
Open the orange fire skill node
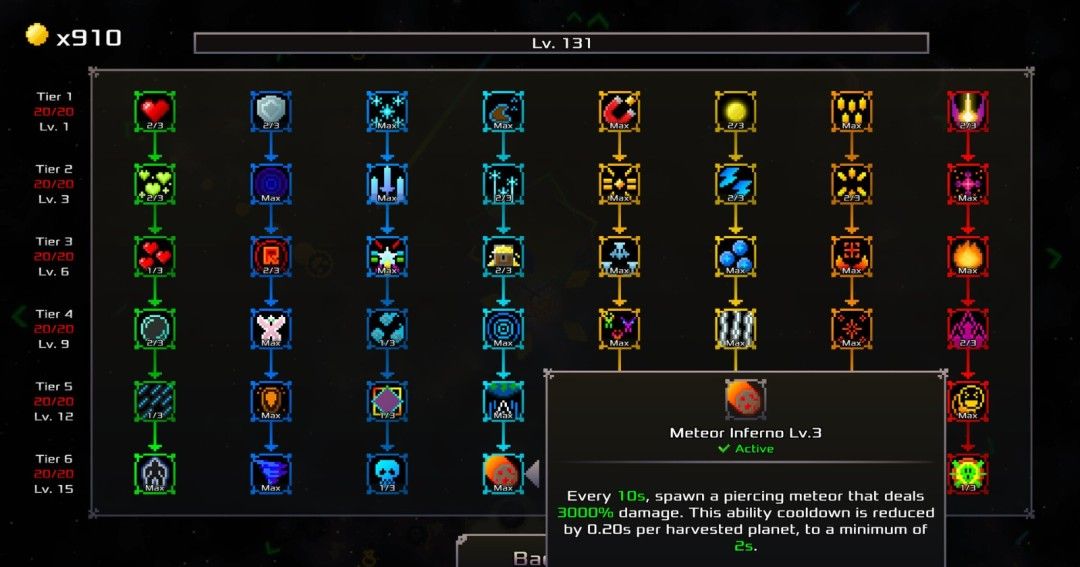(x=967, y=256)
